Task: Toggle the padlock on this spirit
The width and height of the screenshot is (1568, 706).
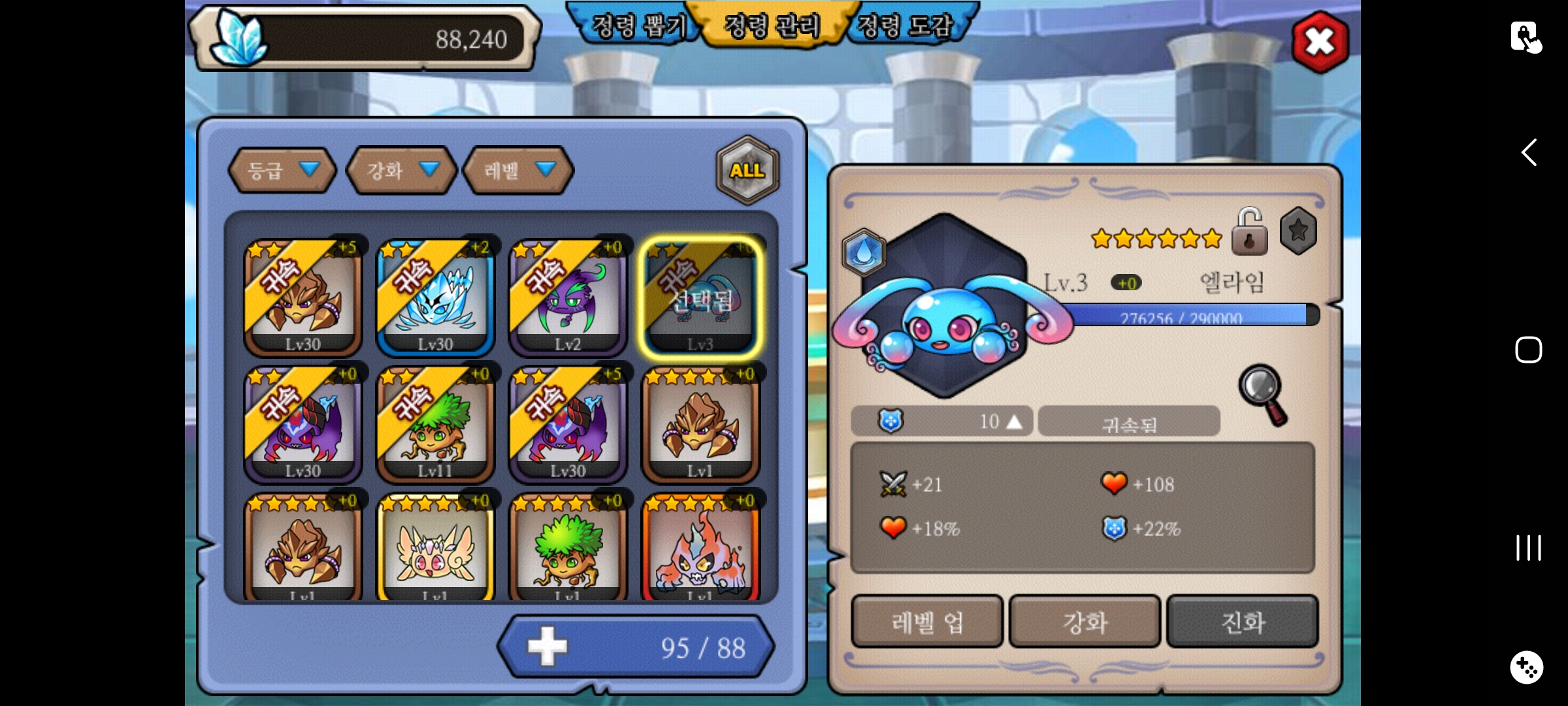Action: tap(1249, 232)
